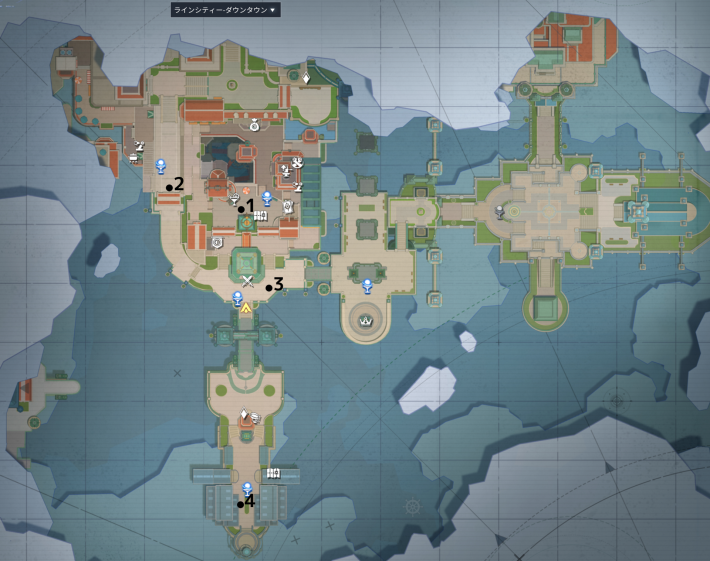Viewport: 710px width, 561px height.
Task: Choose the blue teleport waypoint above marker 4
Action: [247, 488]
